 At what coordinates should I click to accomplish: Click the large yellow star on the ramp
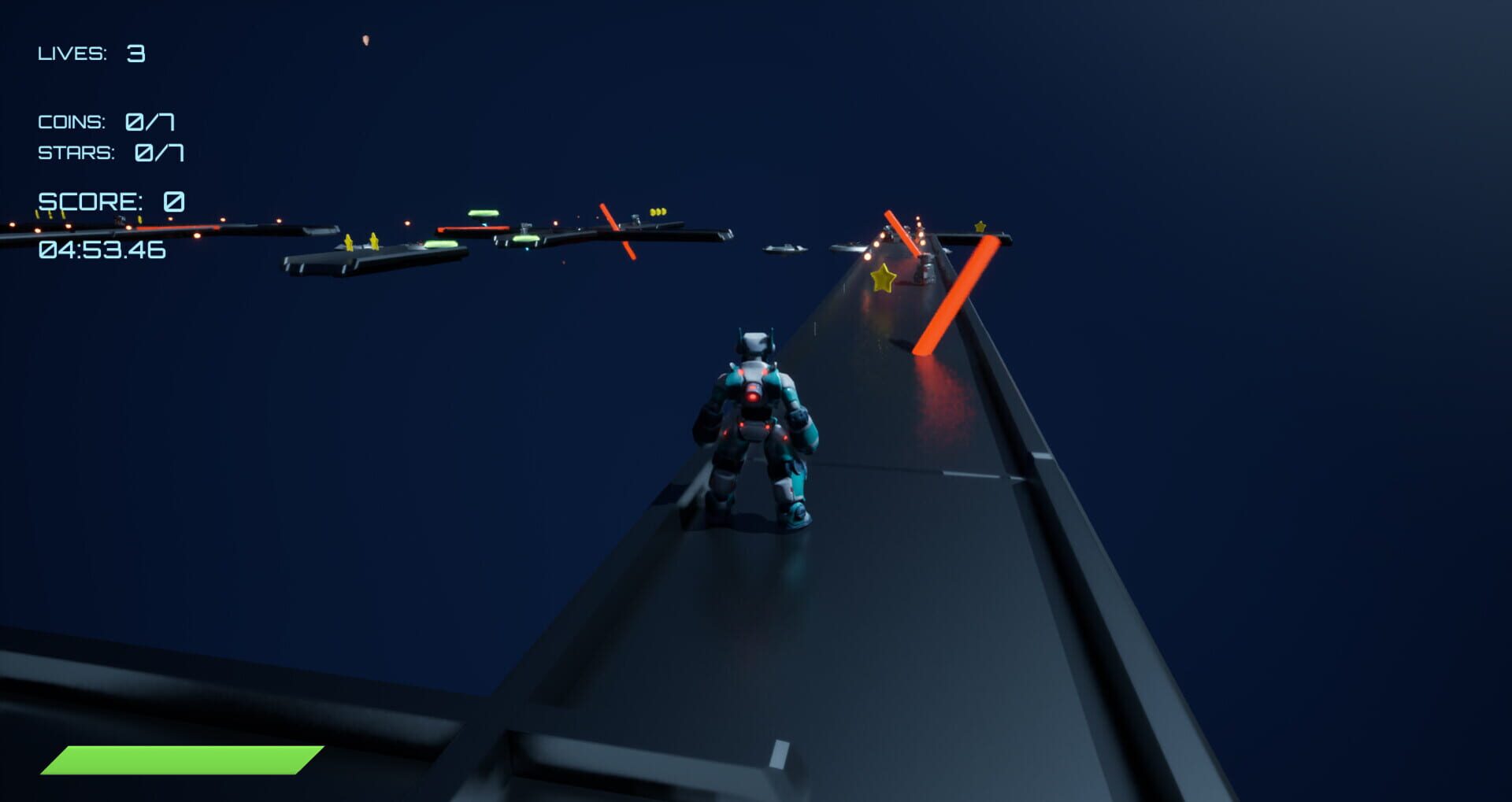883,277
